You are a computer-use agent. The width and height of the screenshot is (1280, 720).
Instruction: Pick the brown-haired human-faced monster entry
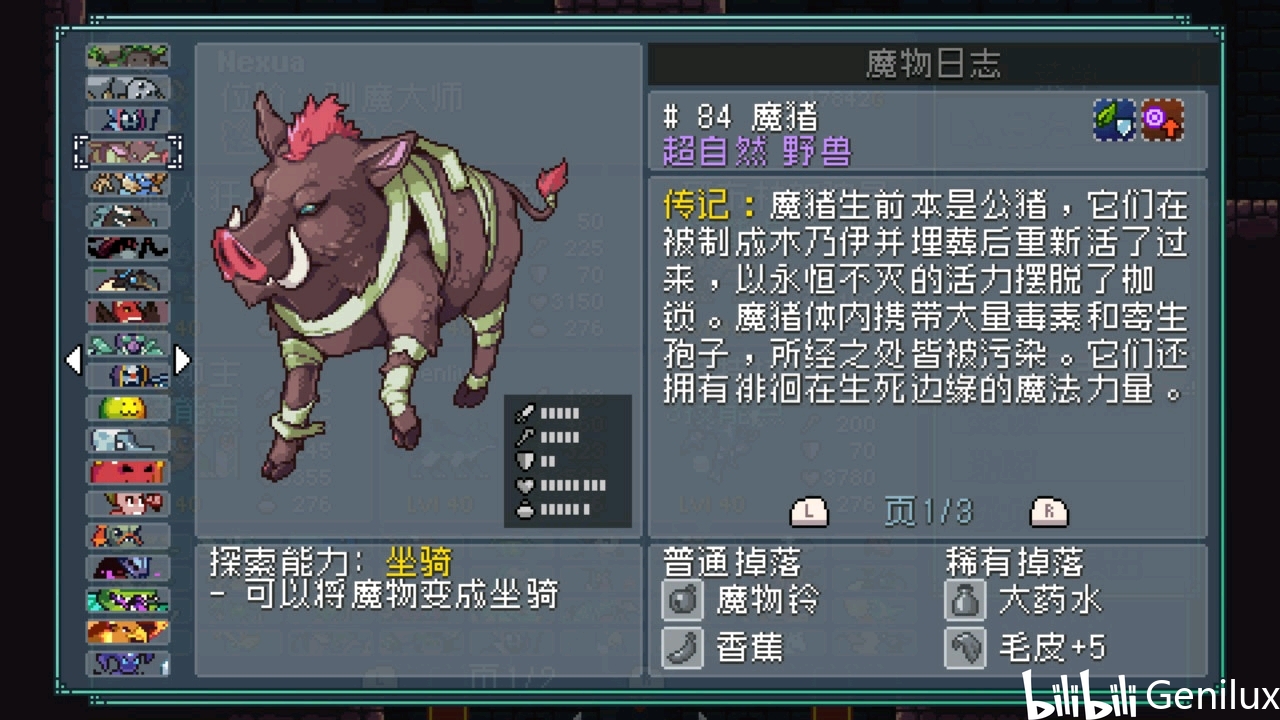128,504
